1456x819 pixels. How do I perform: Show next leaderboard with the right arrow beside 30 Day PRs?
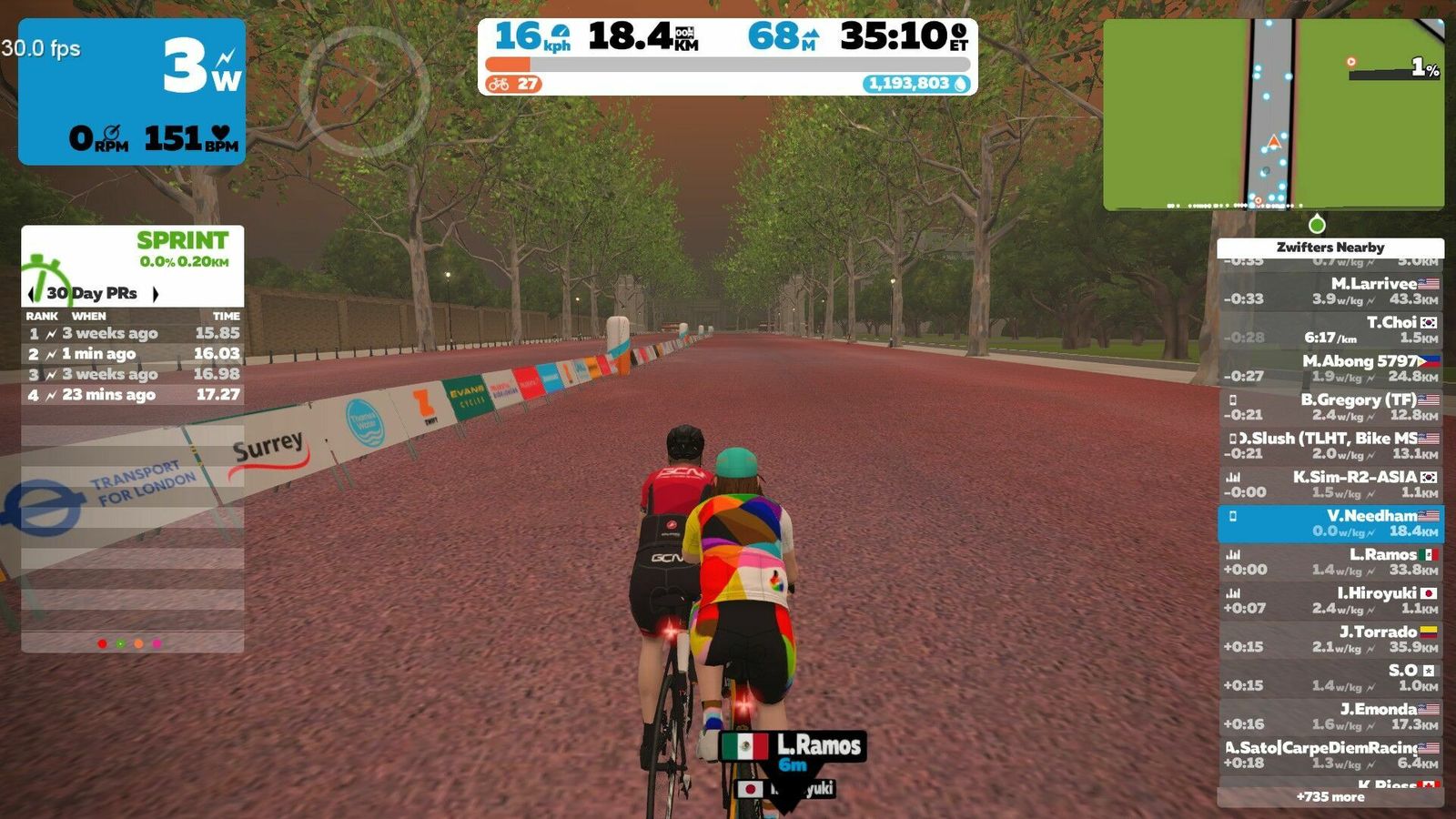(x=156, y=293)
